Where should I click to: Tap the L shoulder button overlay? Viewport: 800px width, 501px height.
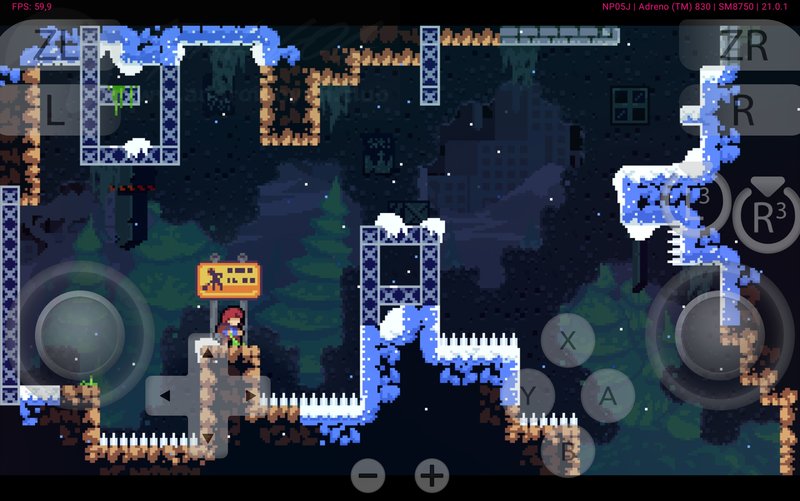coord(55,110)
